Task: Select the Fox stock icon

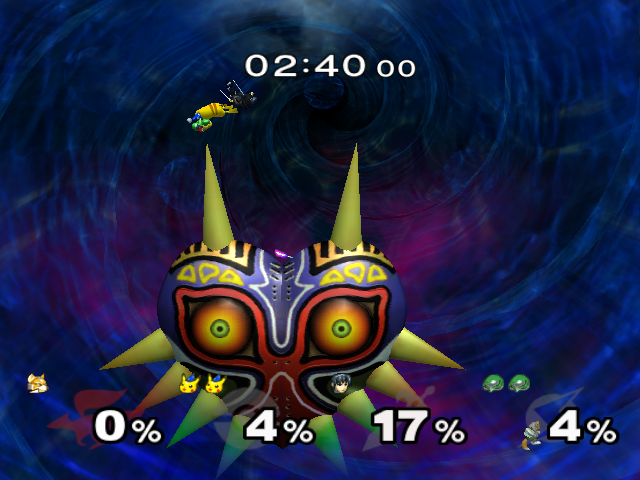Action: click(x=37, y=383)
